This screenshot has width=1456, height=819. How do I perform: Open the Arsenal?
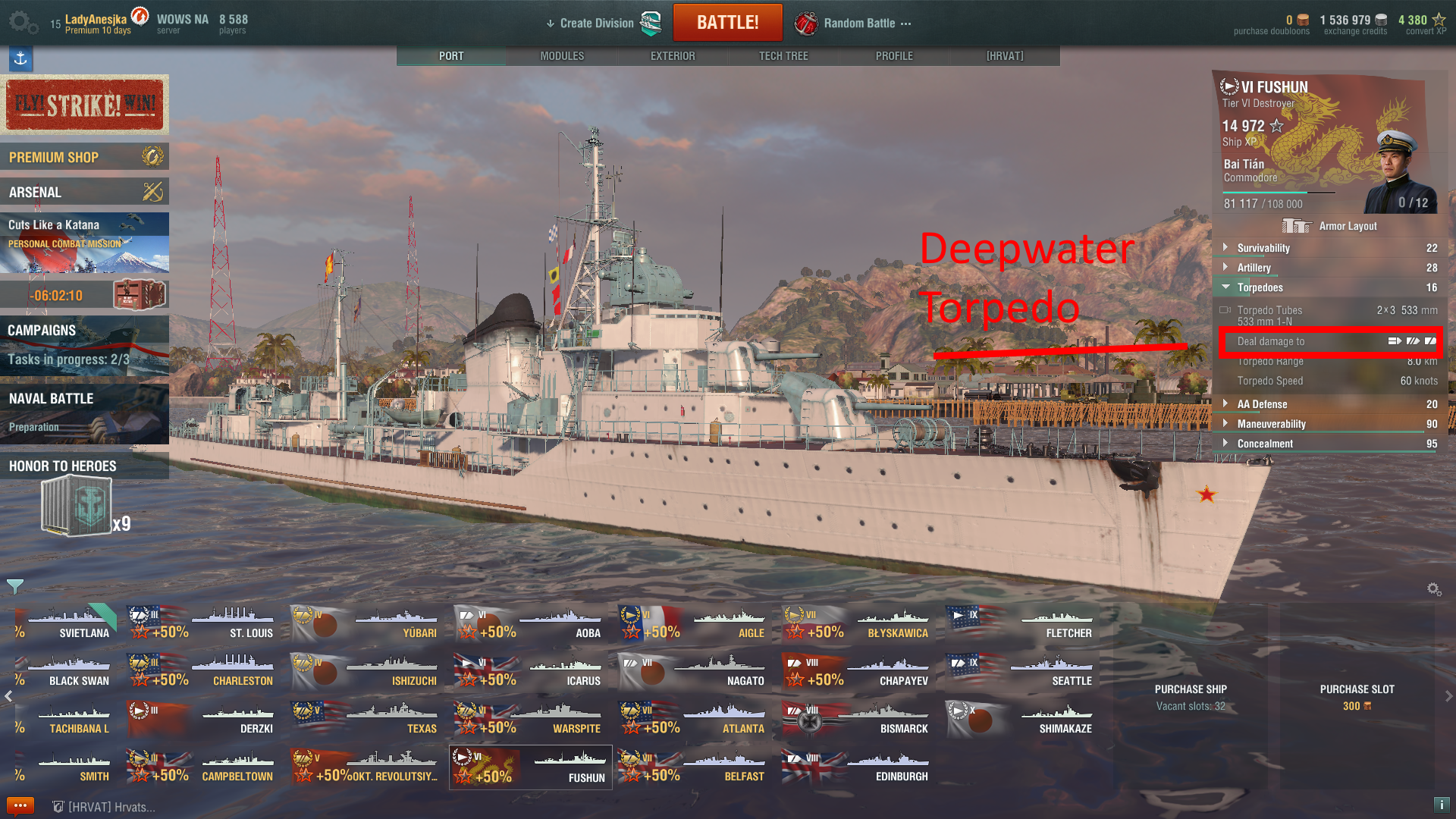pyautogui.click(x=84, y=192)
